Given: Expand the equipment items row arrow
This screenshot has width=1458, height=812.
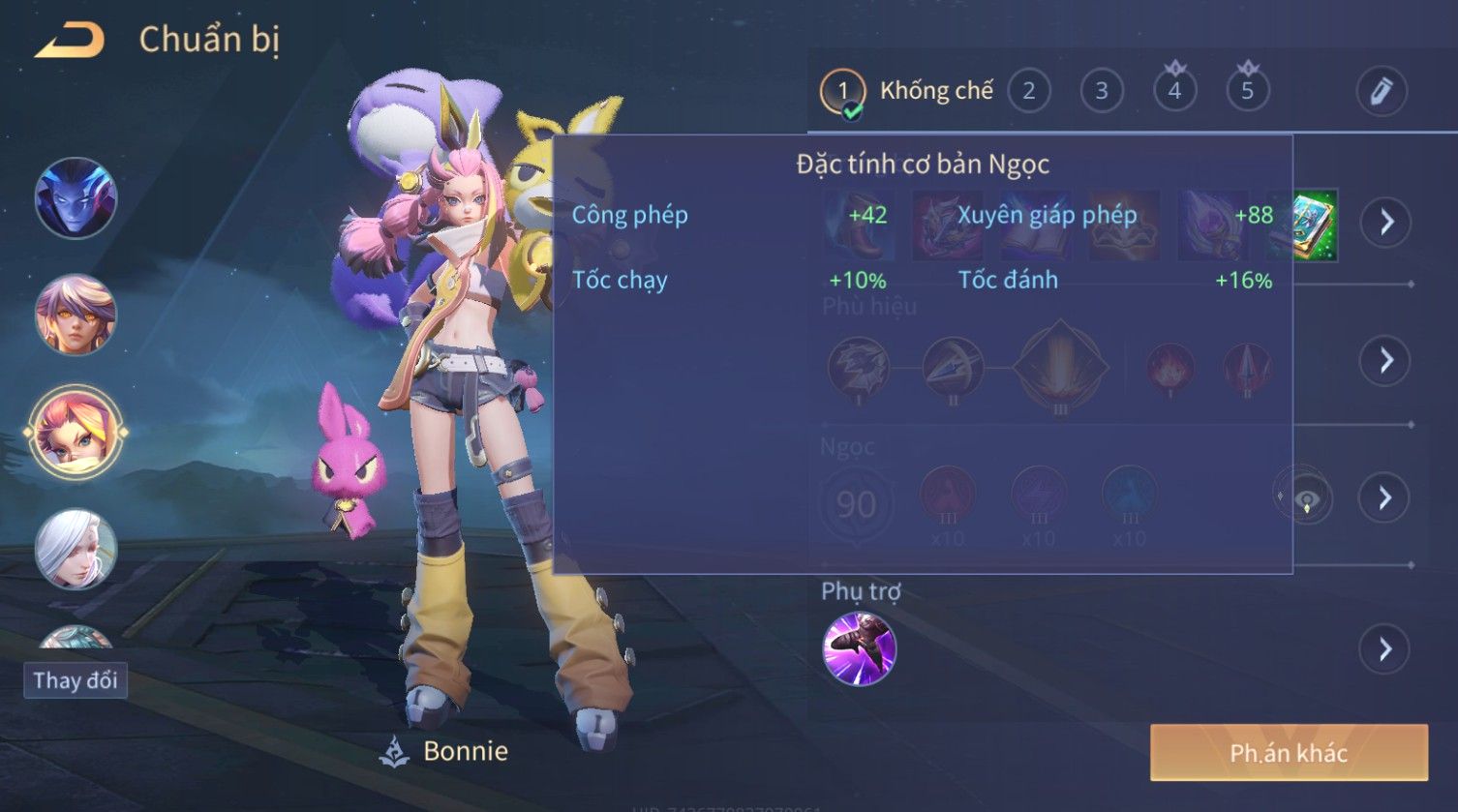Looking at the screenshot, I should (x=1385, y=222).
